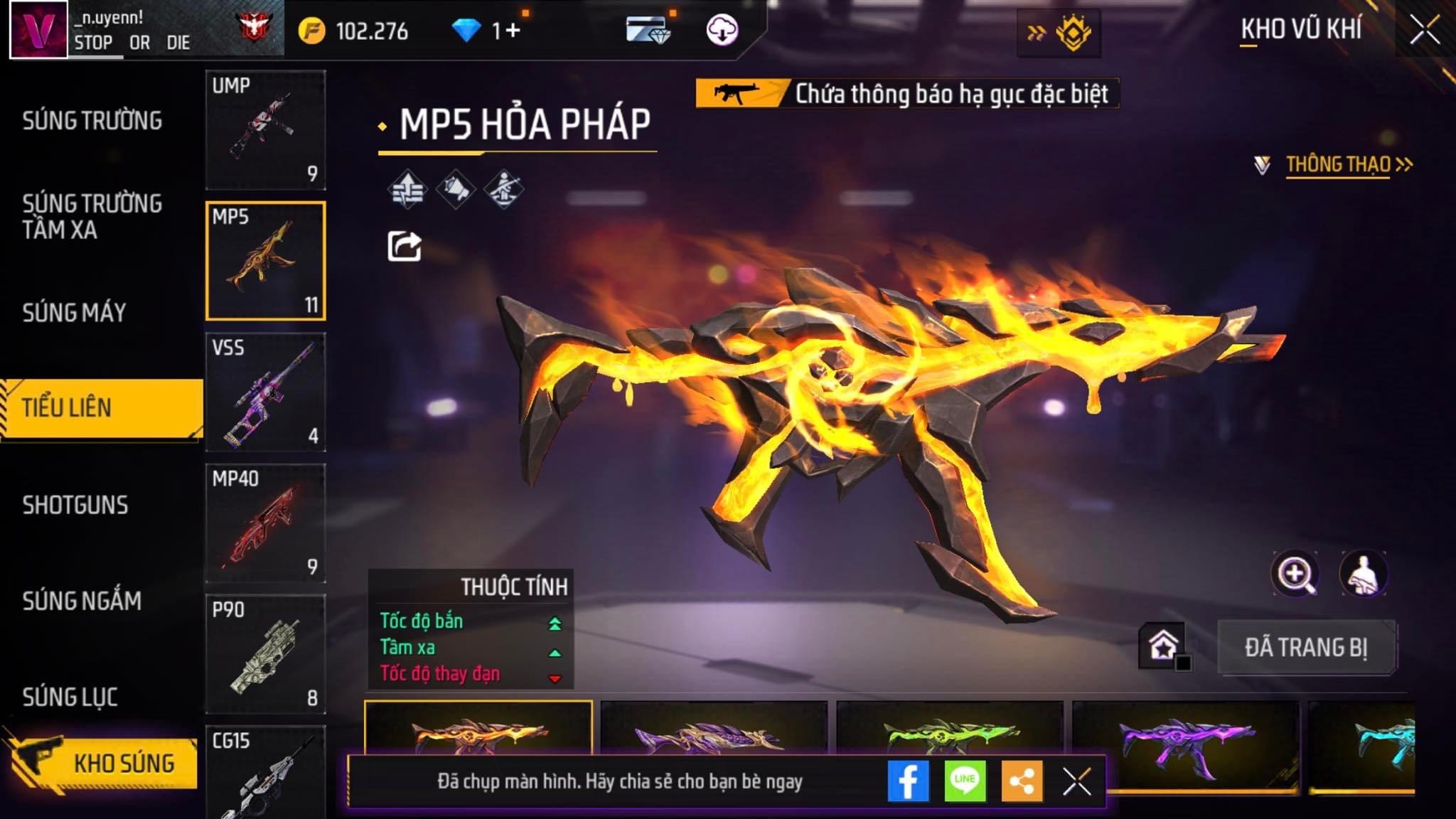Select the P90 weapon tile

tap(265, 653)
